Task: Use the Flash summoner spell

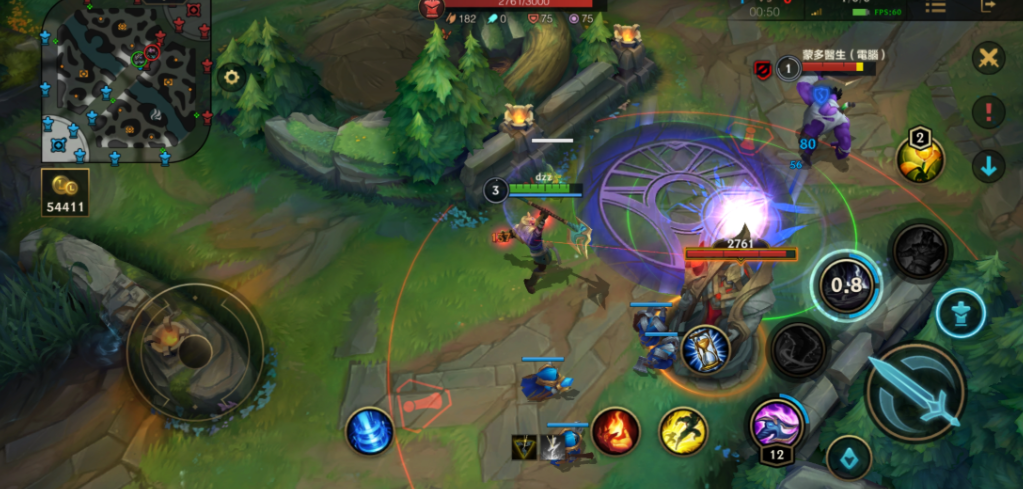Action: click(683, 431)
